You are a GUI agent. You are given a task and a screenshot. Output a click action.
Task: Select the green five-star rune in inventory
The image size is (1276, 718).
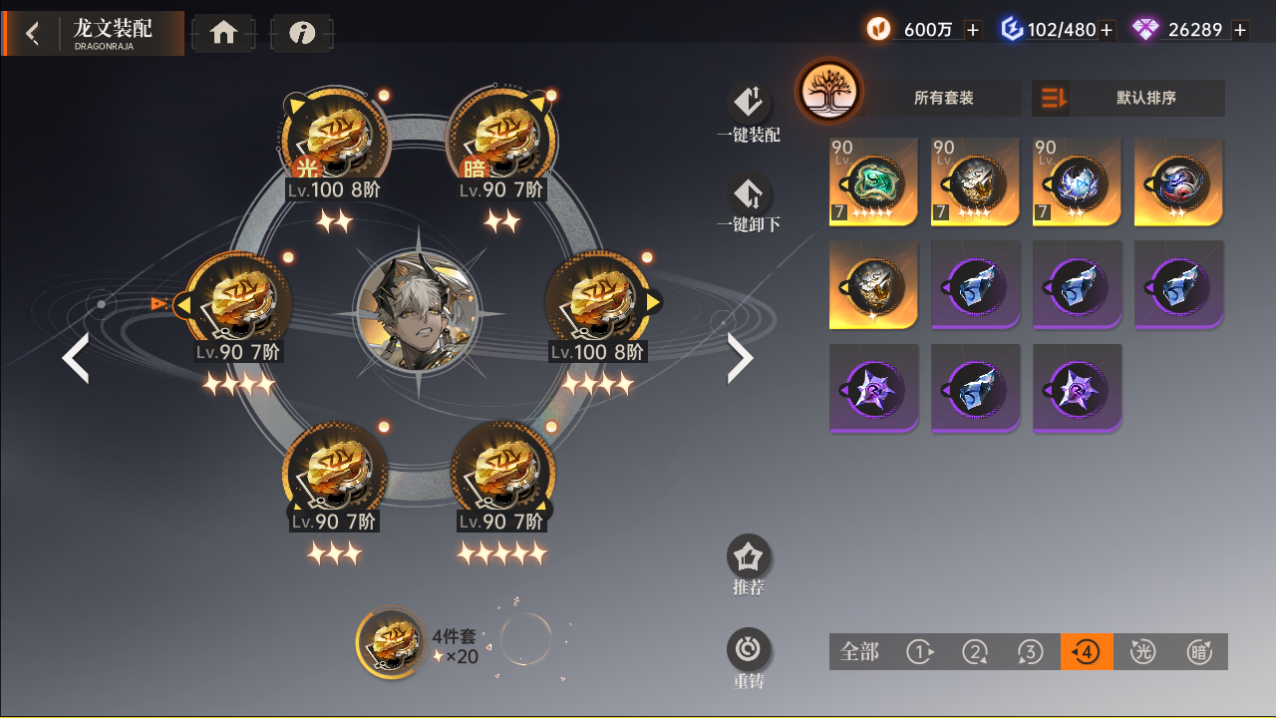click(873, 181)
